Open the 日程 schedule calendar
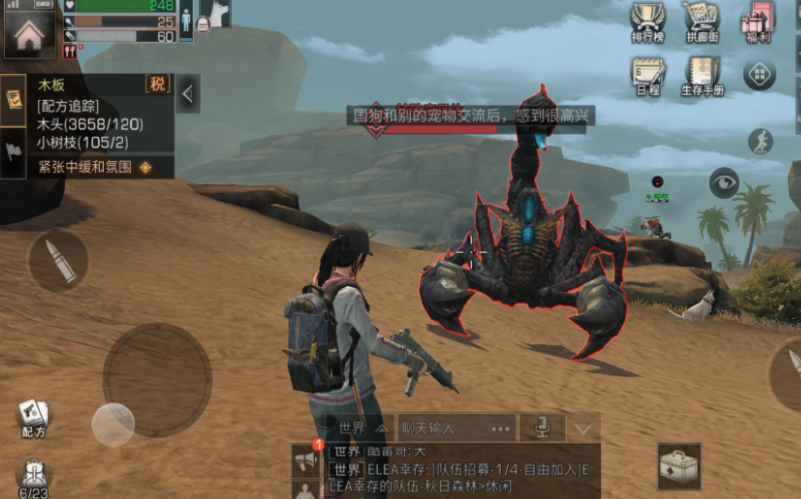 (x=648, y=75)
